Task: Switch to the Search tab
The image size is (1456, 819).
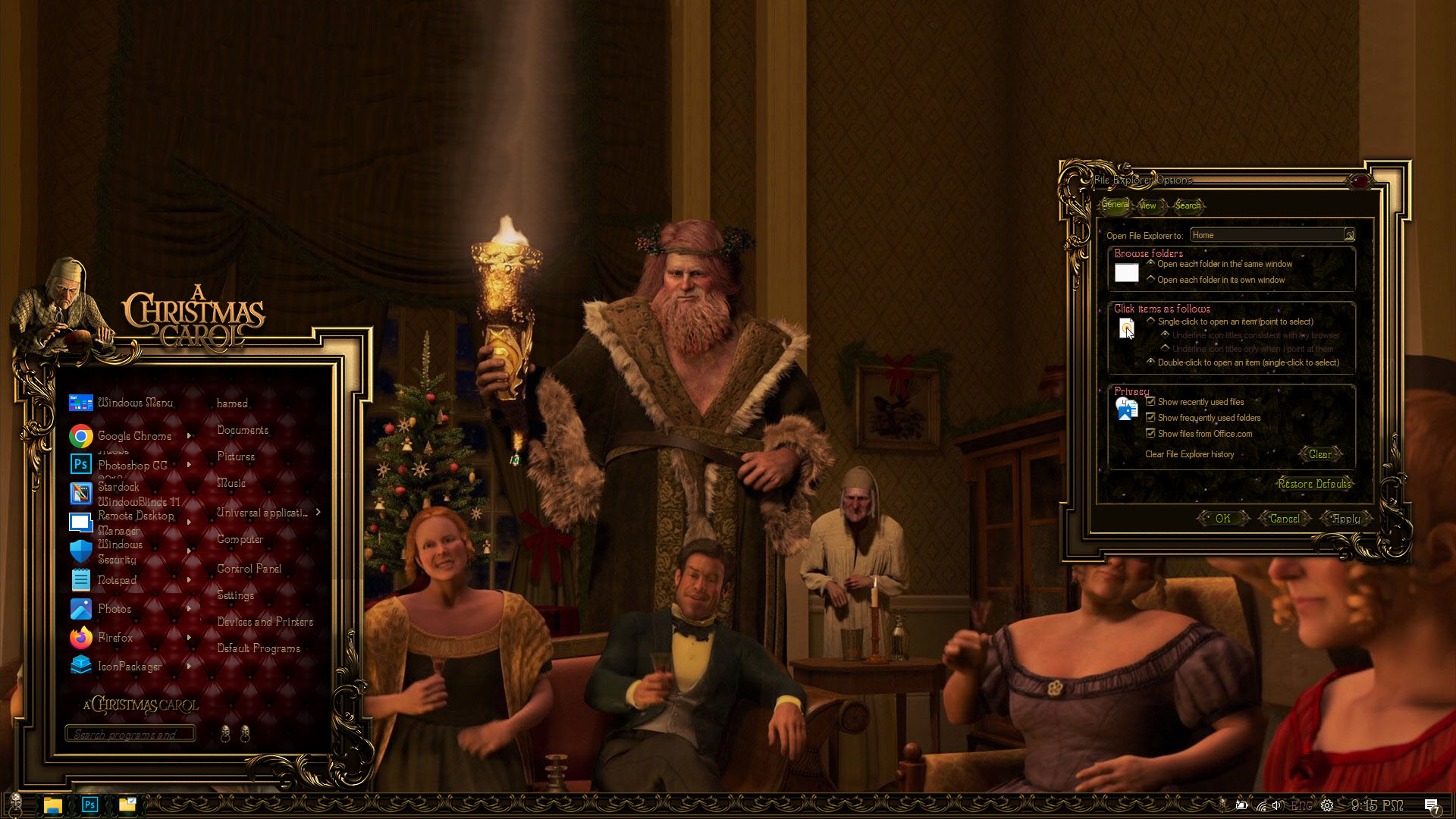Action: click(x=1188, y=206)
